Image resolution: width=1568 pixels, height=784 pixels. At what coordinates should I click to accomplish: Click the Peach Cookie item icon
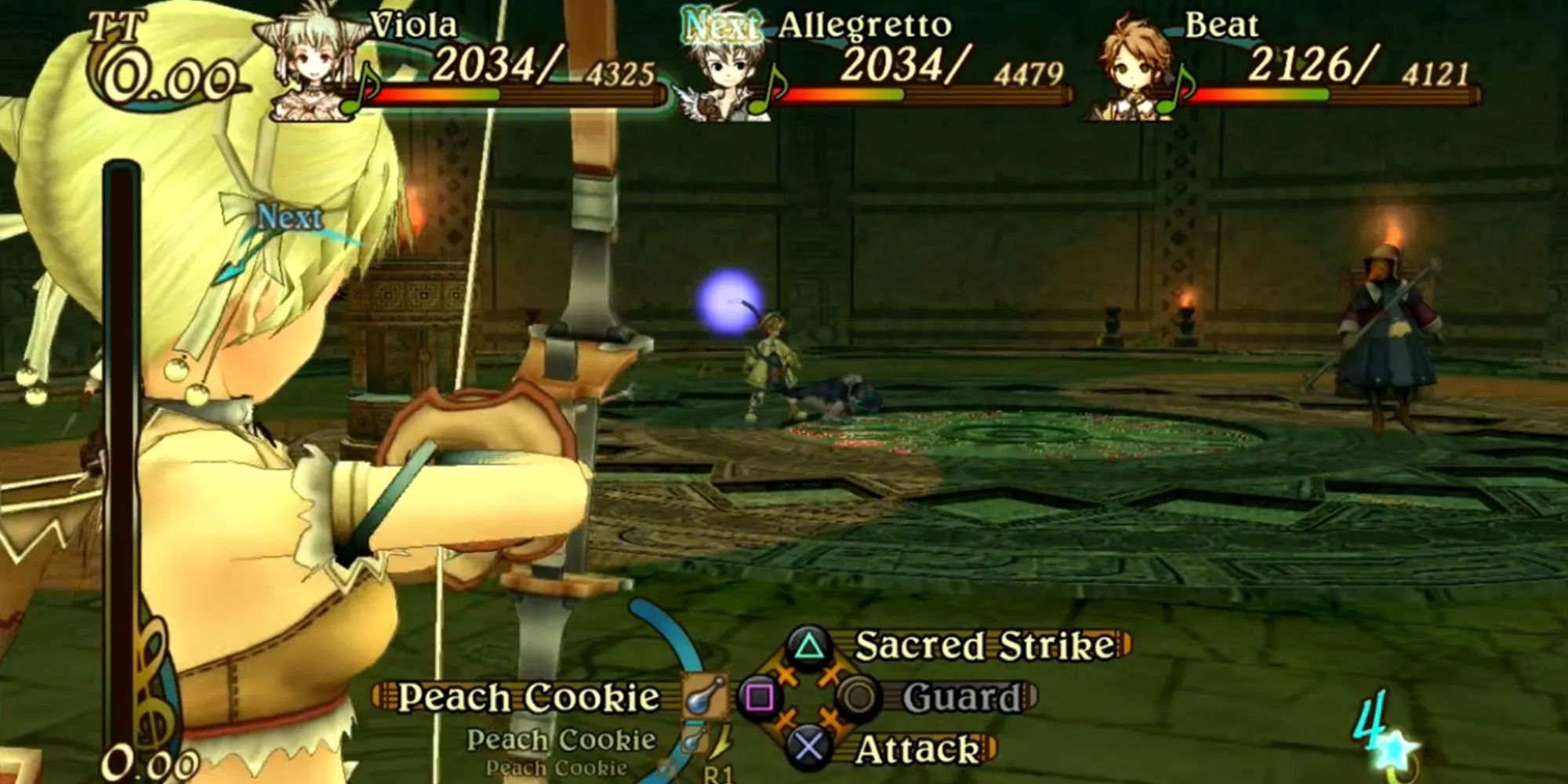702,696
